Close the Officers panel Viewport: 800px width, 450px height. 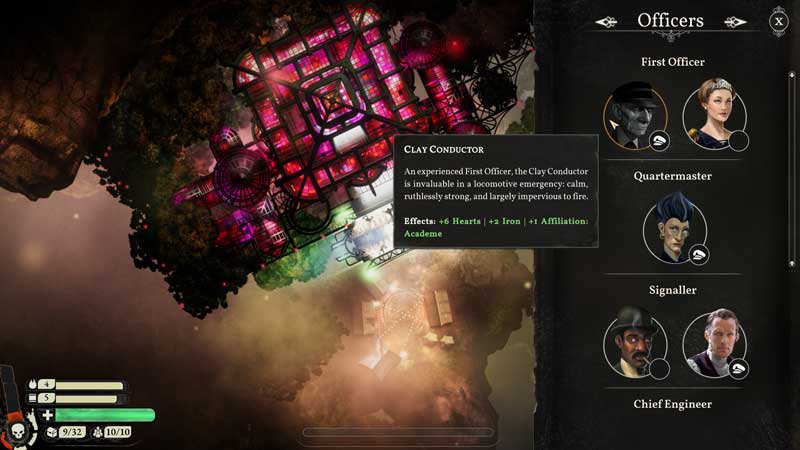tap(778, 21)
